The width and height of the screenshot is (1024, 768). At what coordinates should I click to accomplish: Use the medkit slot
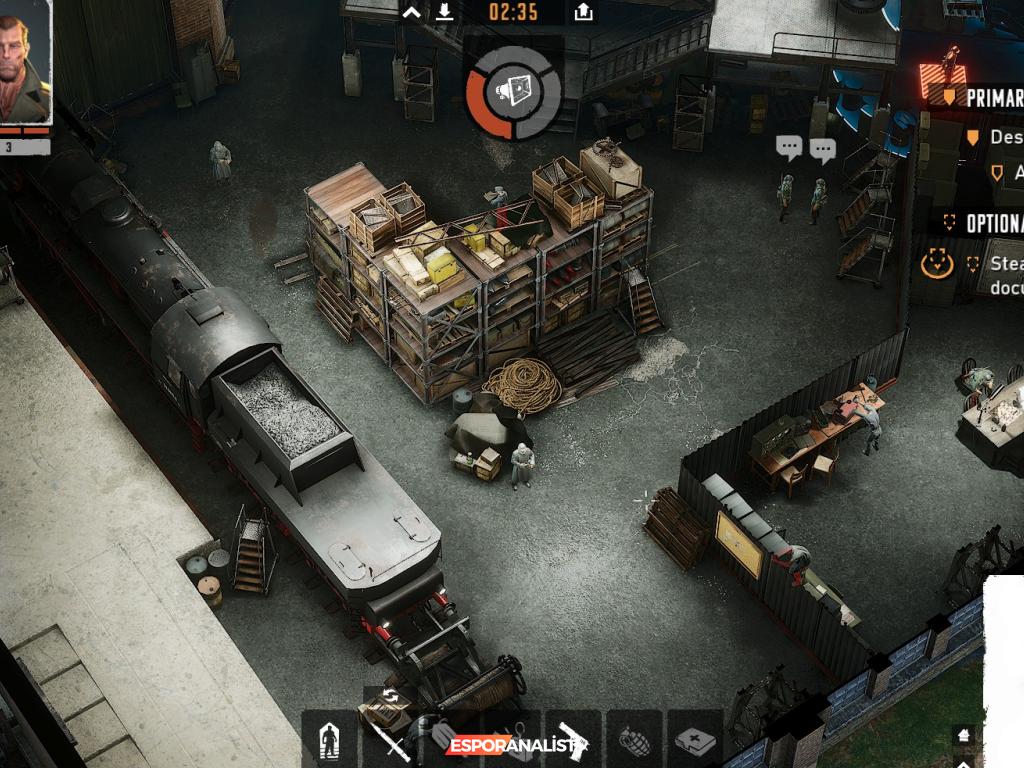point(695,740)
